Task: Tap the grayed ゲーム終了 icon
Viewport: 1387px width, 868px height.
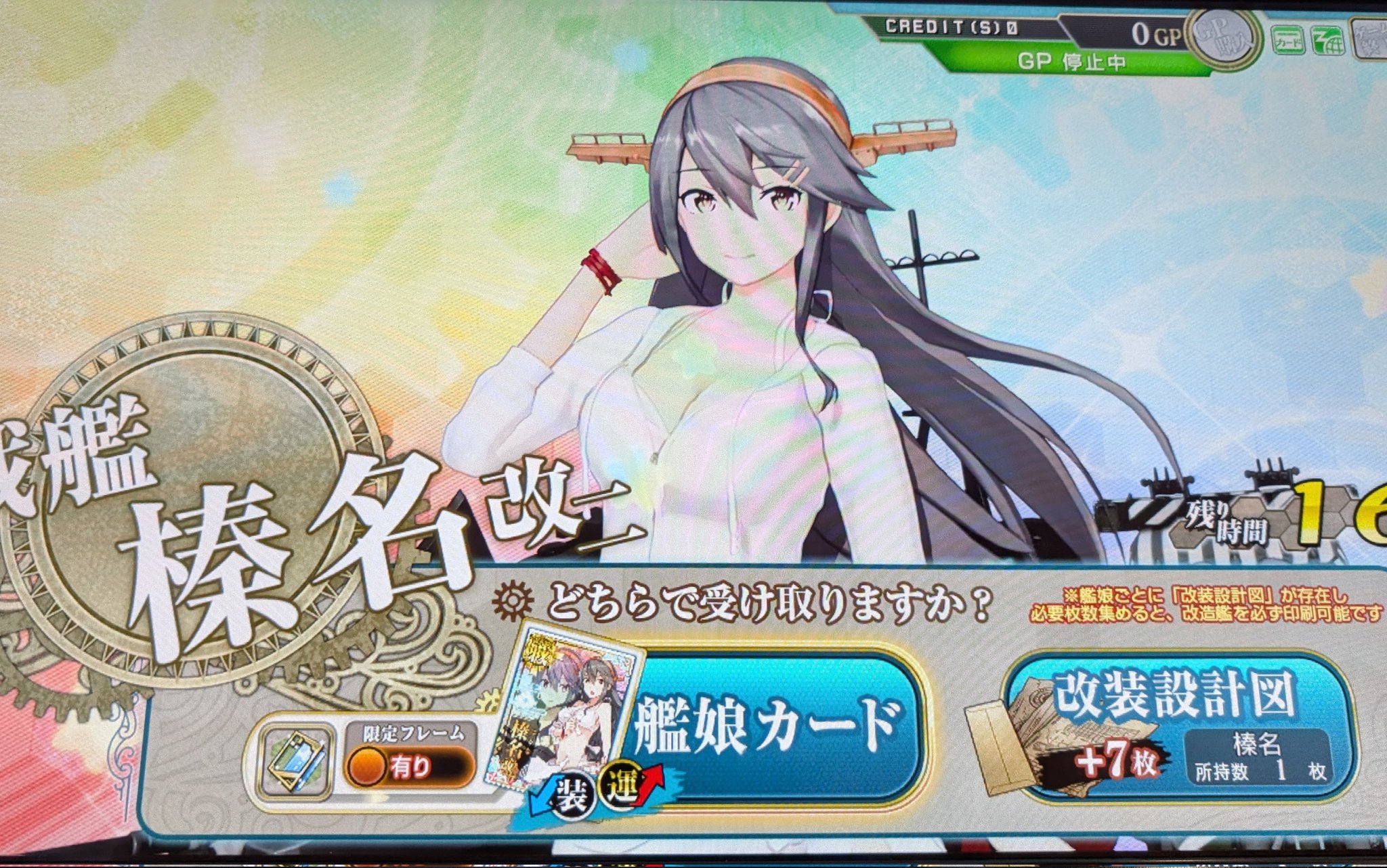Action: coord(1371,37)
